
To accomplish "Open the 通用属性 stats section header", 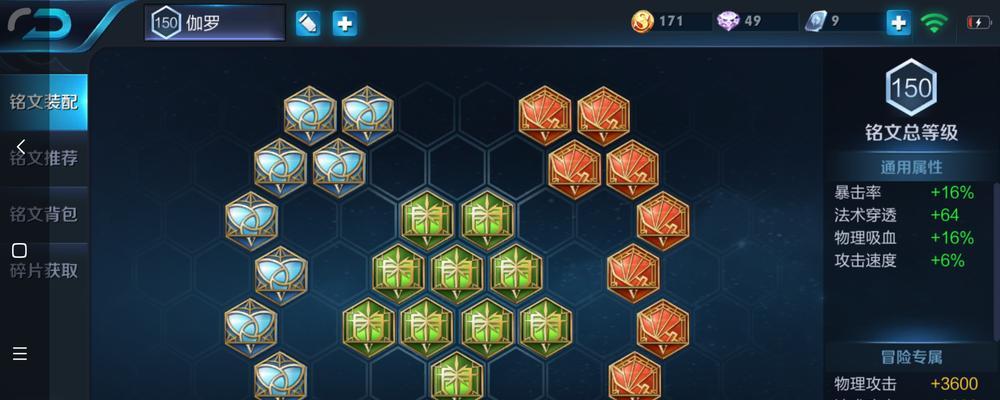I will pyautogui.click(x=911, y=167).
